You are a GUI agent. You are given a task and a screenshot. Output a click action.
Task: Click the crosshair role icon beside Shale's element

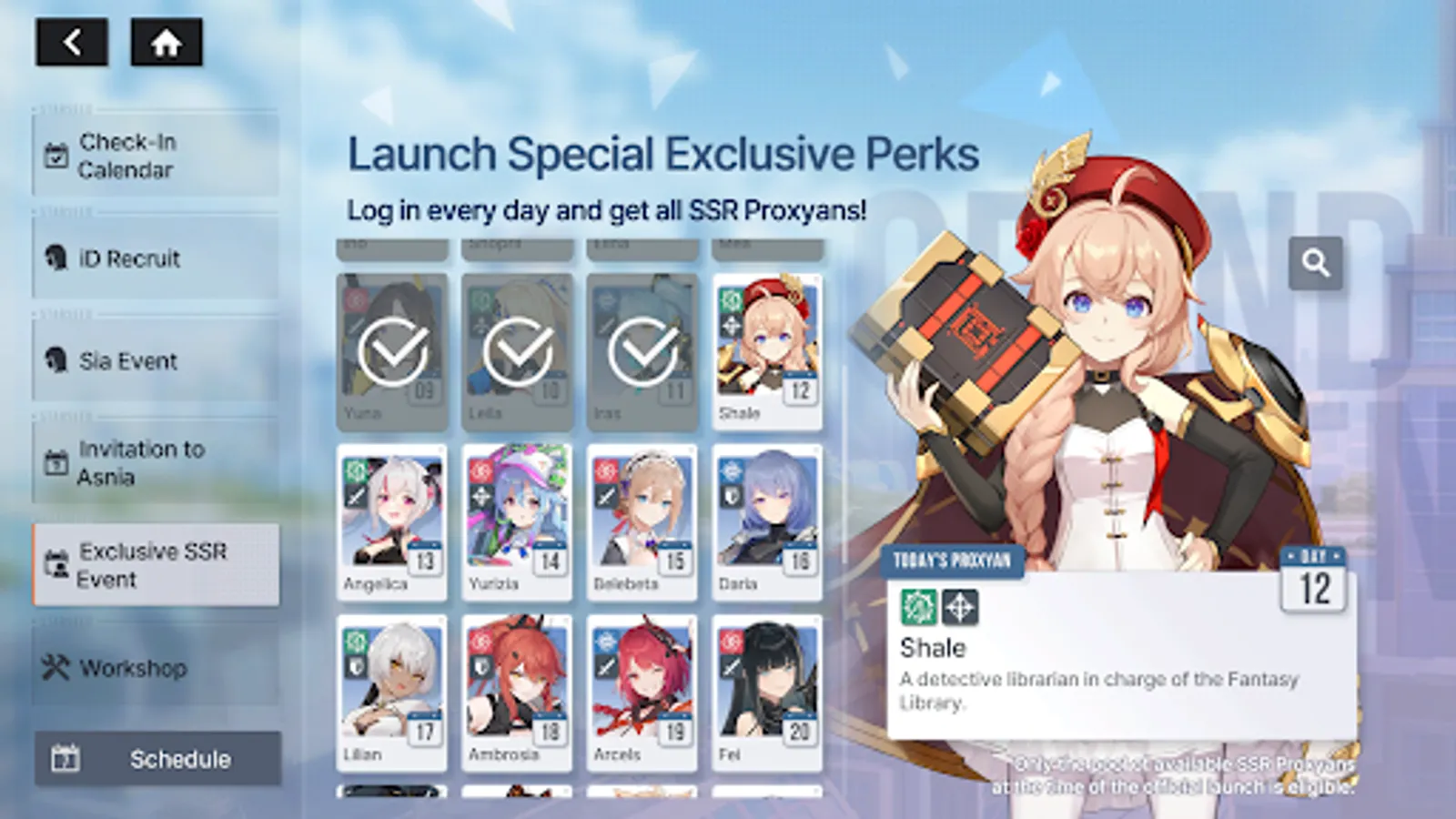point(960,608)
